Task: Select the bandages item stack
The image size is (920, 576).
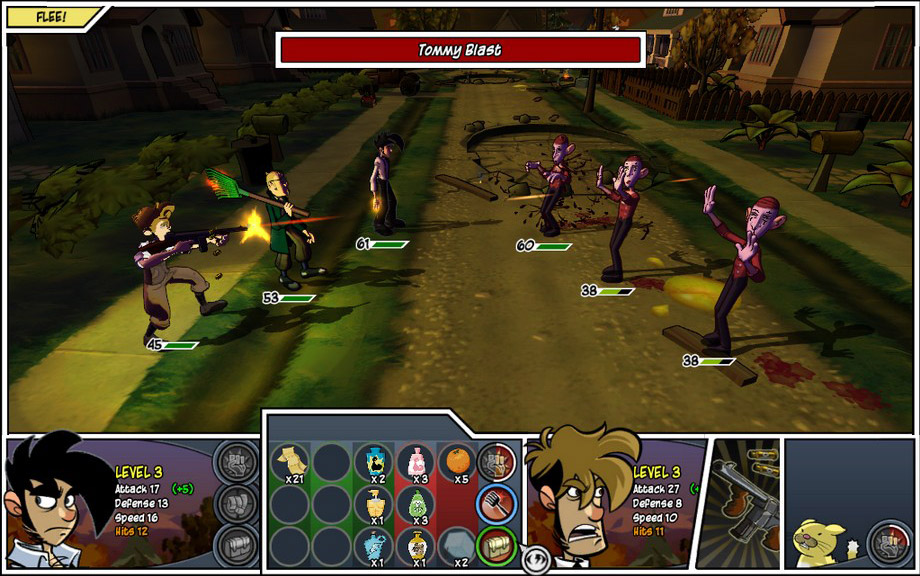Action: (290, 461)
